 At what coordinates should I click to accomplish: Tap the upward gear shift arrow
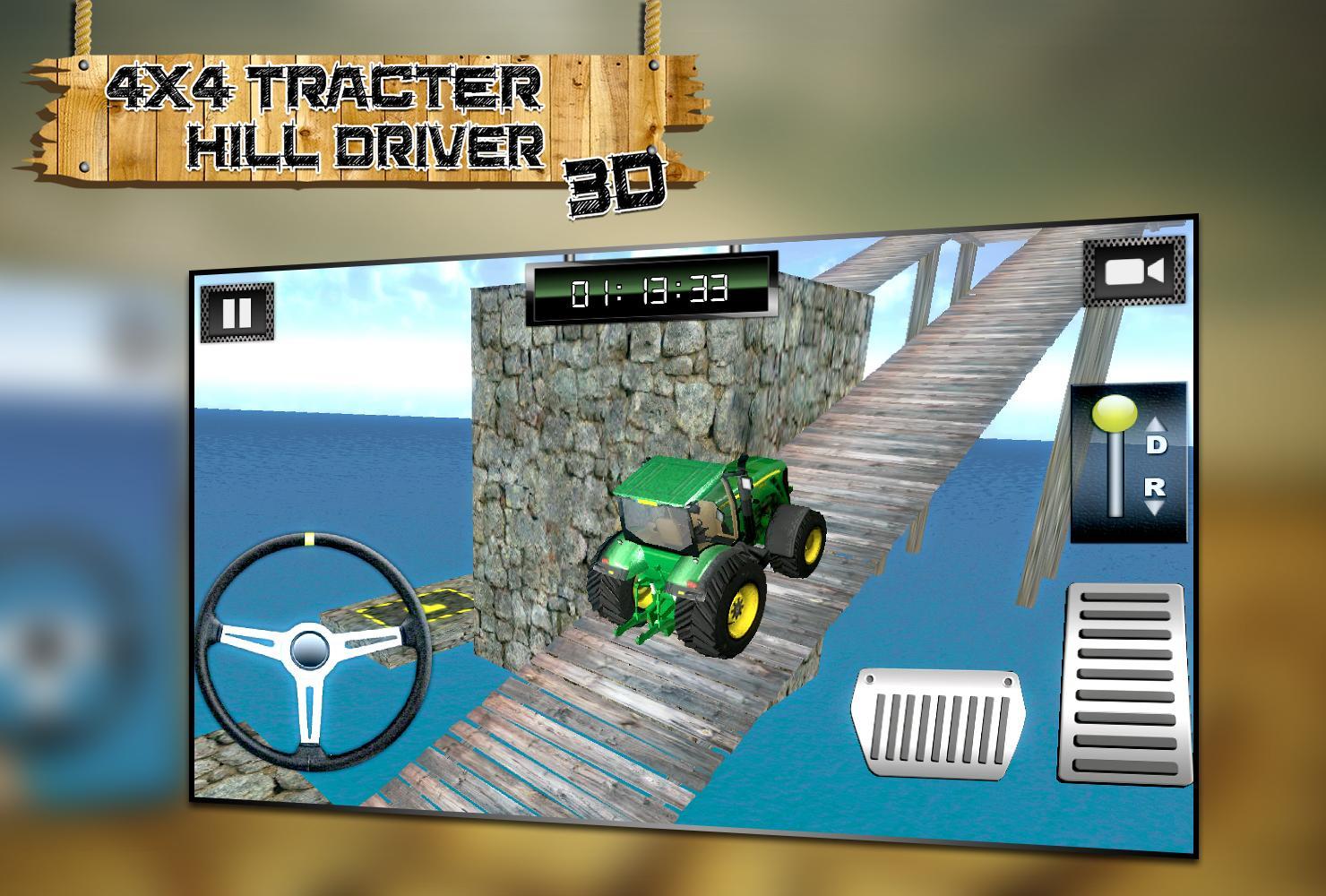click(1158, 423)
